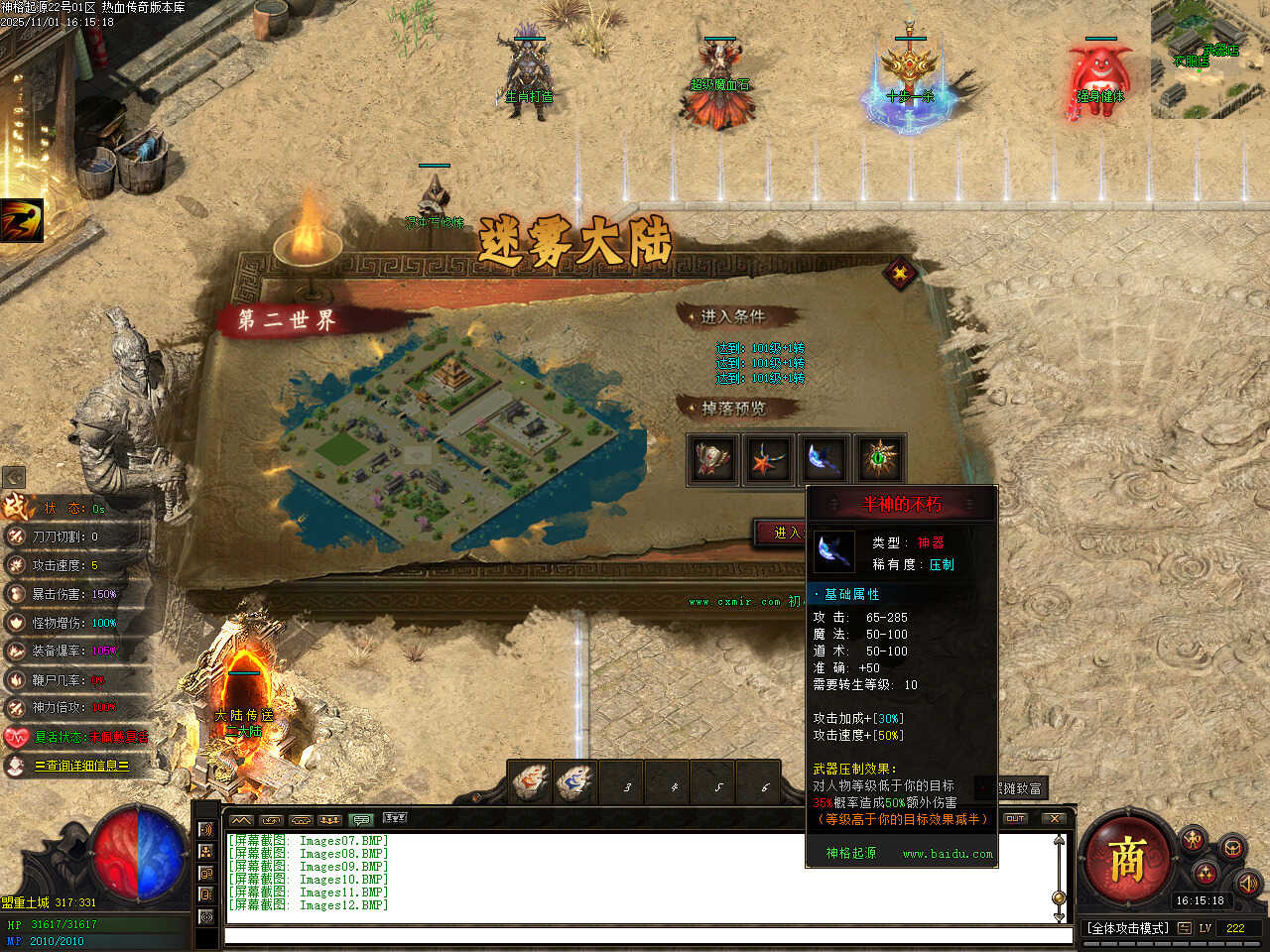The image size is (1270, 952).
Task: Click the red heart revive status icon
Action: (16, 737)
